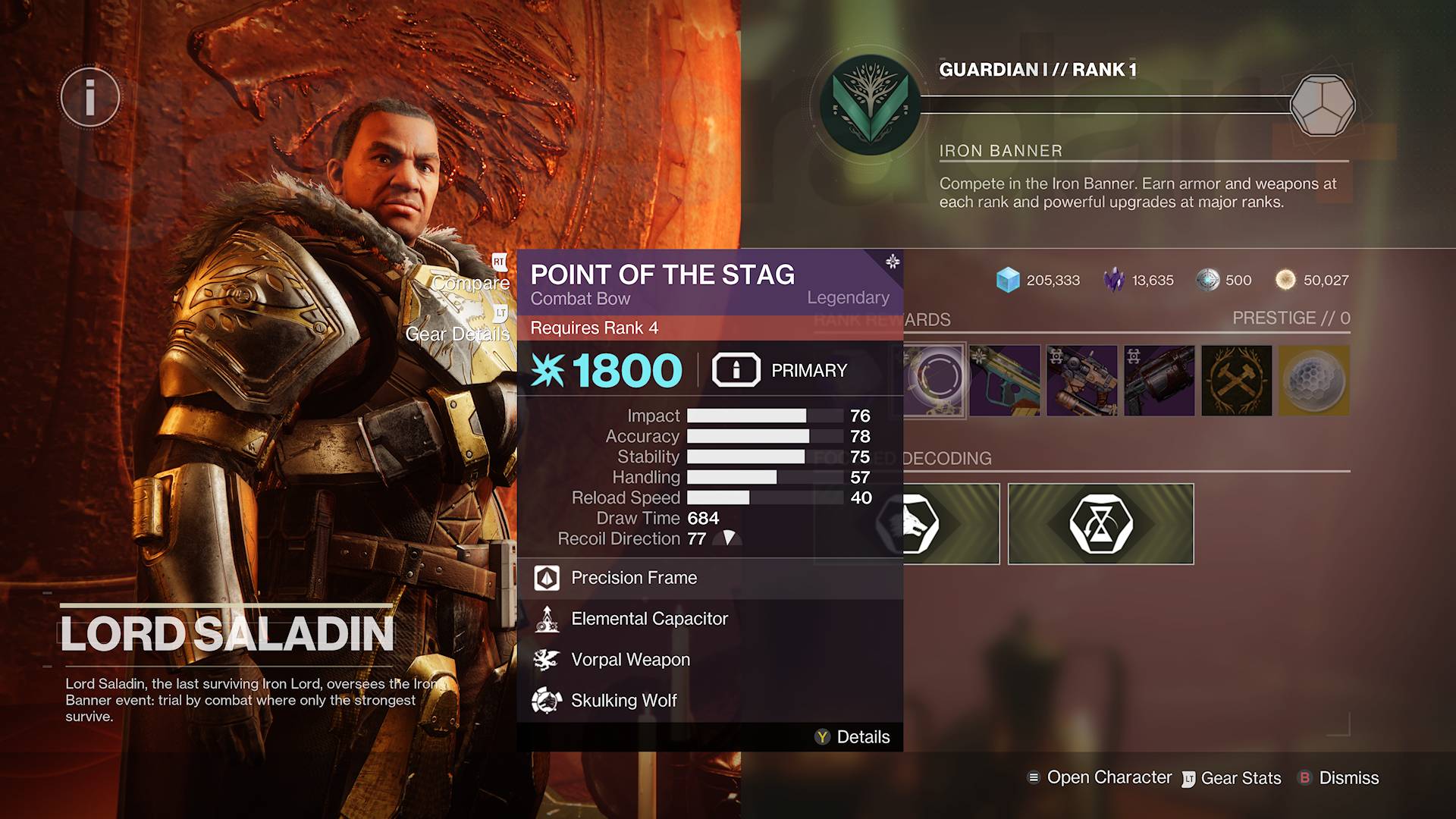Click the Skulking Wolf perk icon

[x=548, y=700]
